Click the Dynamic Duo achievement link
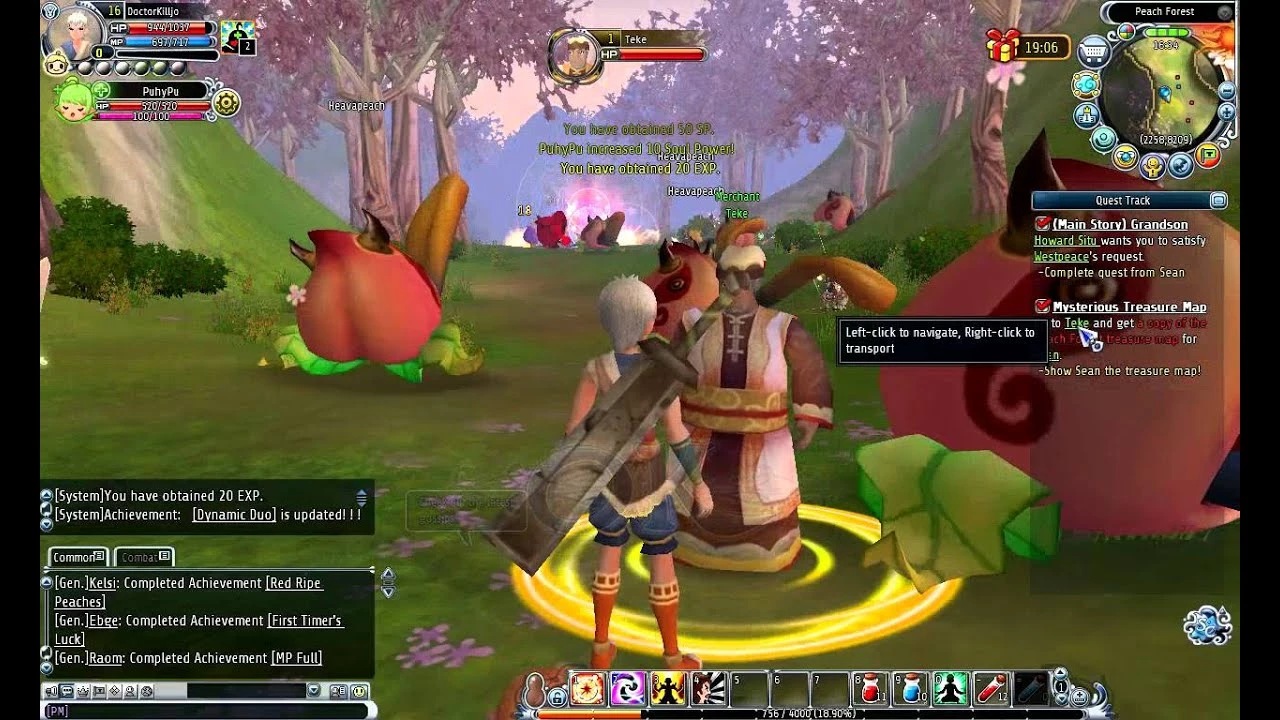Image resolution: width=1280 pixels, height=720 pixels. pyautogui.click(x=234, y=515)
